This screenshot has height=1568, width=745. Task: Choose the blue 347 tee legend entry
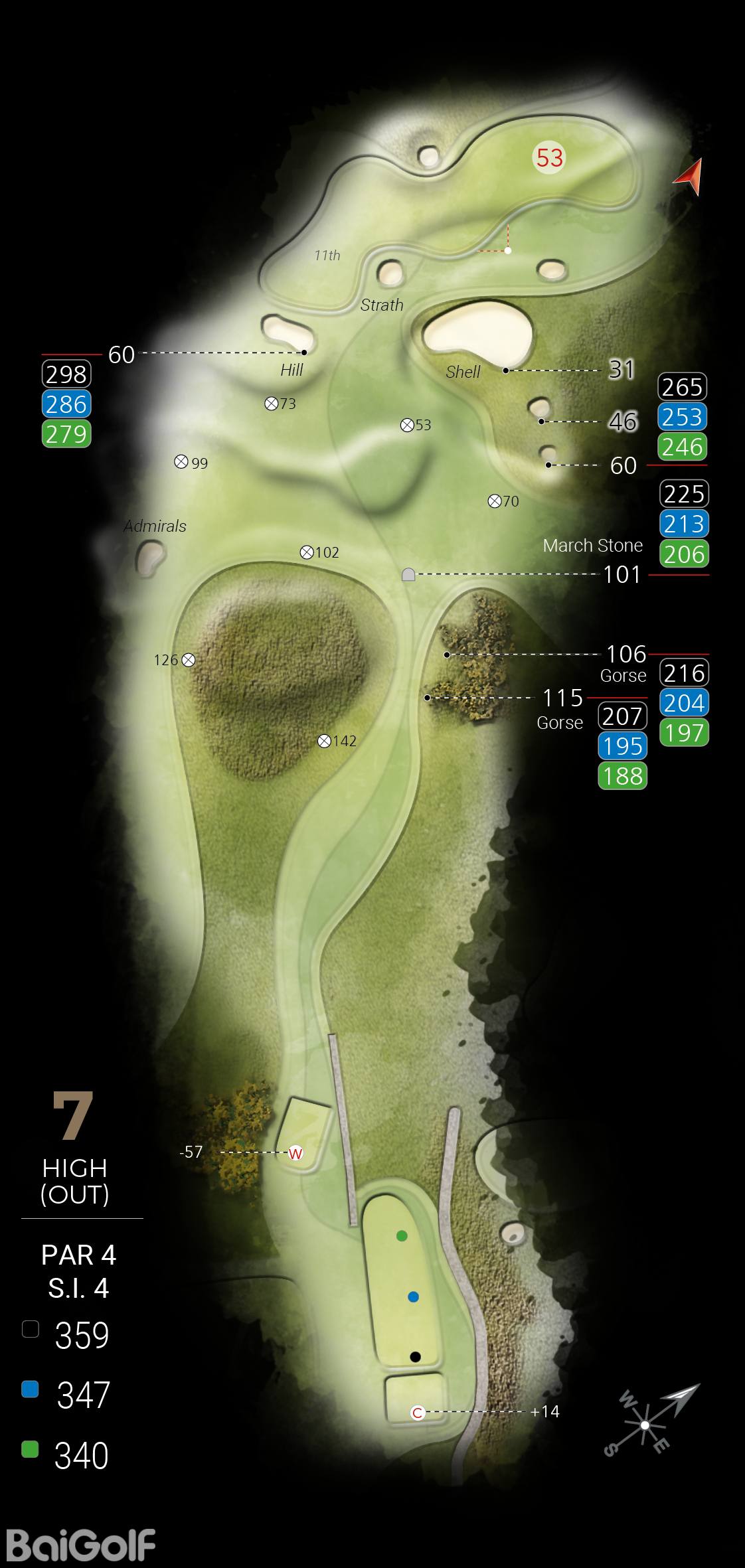click(66, 1394)
